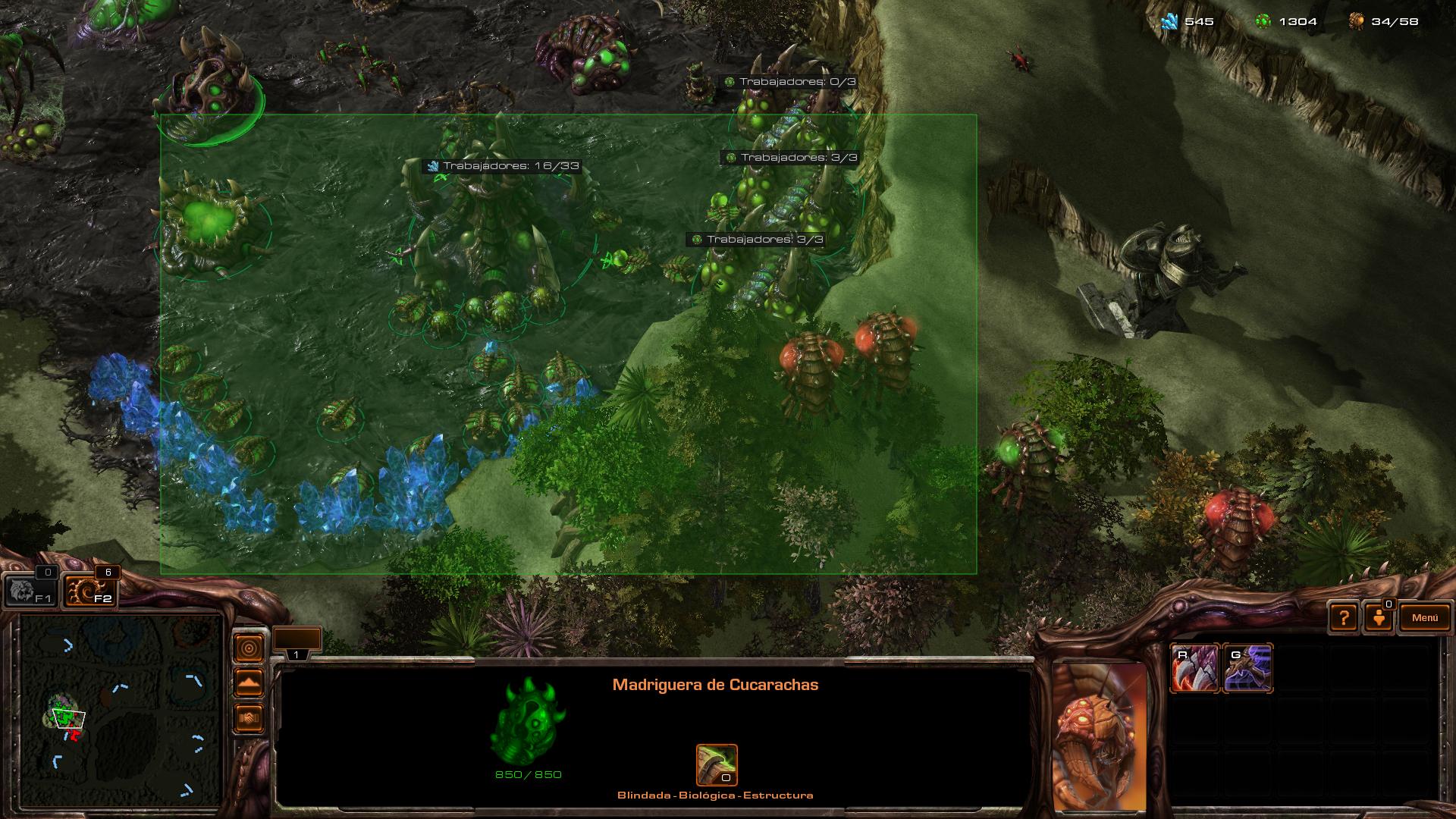Viewport: 1456px width, 819px height.
Task: Select the idle workers F1 button
Action: (x=30, y=591)
